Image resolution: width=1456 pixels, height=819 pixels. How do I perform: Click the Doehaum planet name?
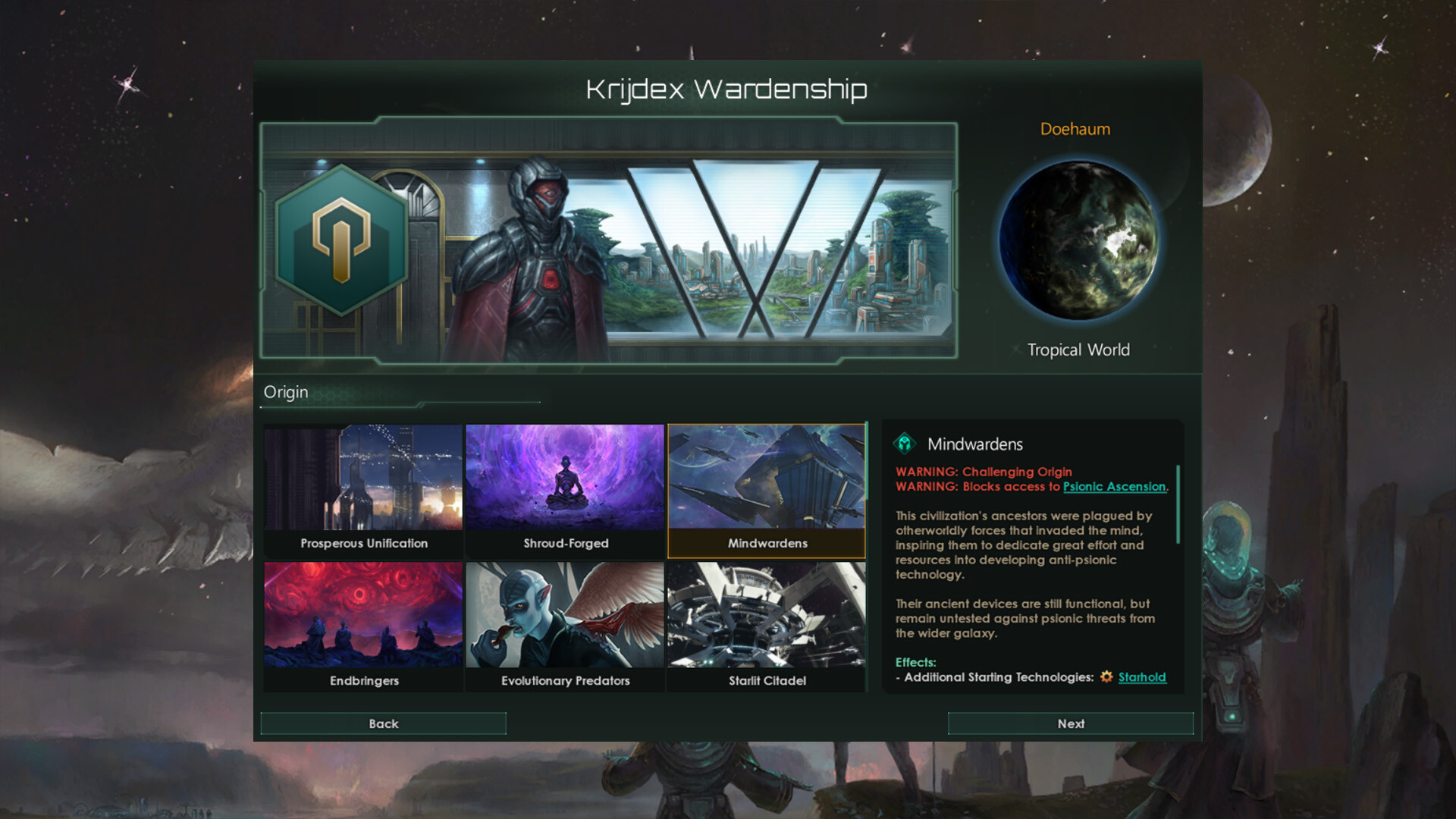click(x=1075, y=129)
